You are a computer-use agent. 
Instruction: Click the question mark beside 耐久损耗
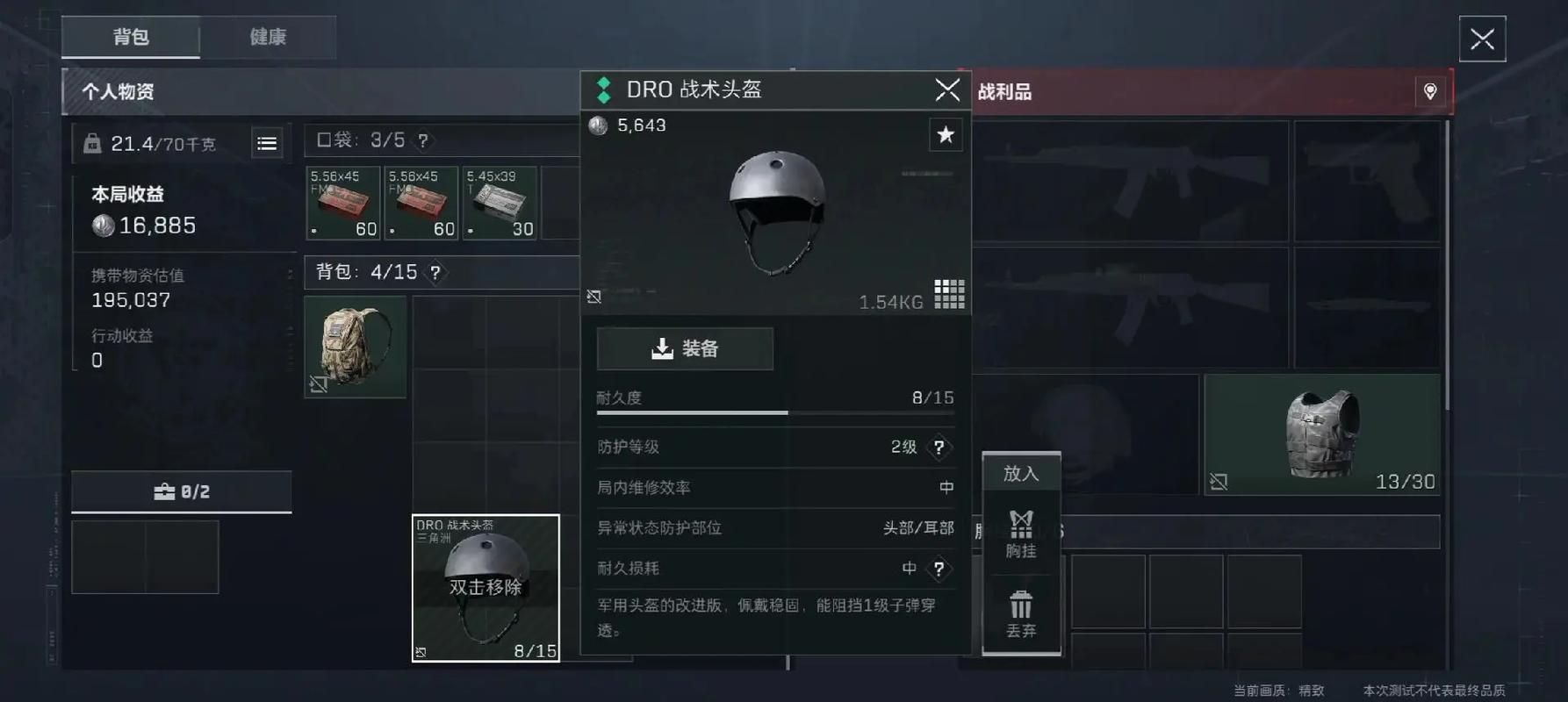pos(939,569)
